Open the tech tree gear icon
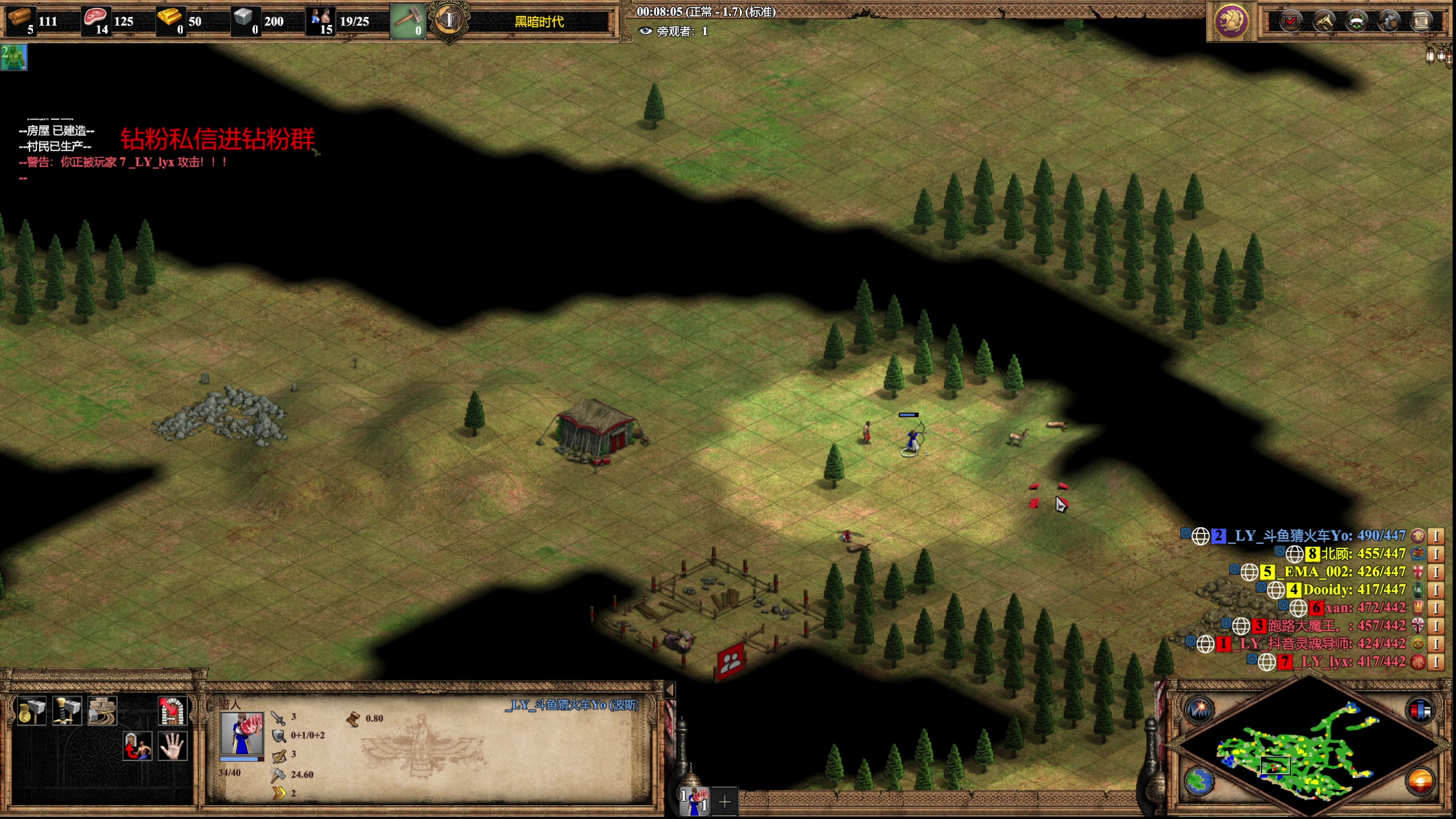Image resolution: width=1456 pixels, height=819 pixels. pyautogui.click(x=1389, y=22)
